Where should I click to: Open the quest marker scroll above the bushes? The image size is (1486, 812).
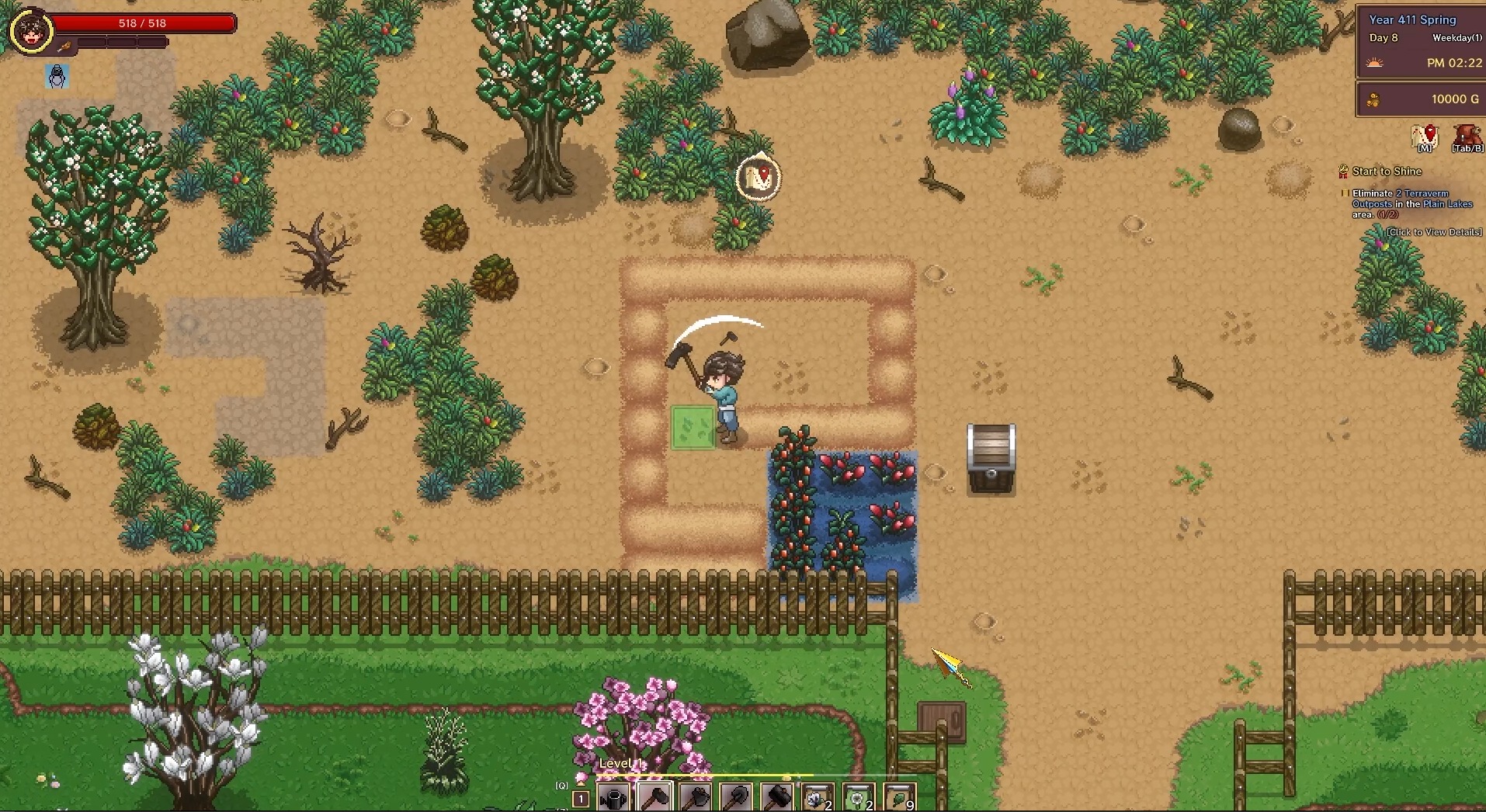point(759,177)
